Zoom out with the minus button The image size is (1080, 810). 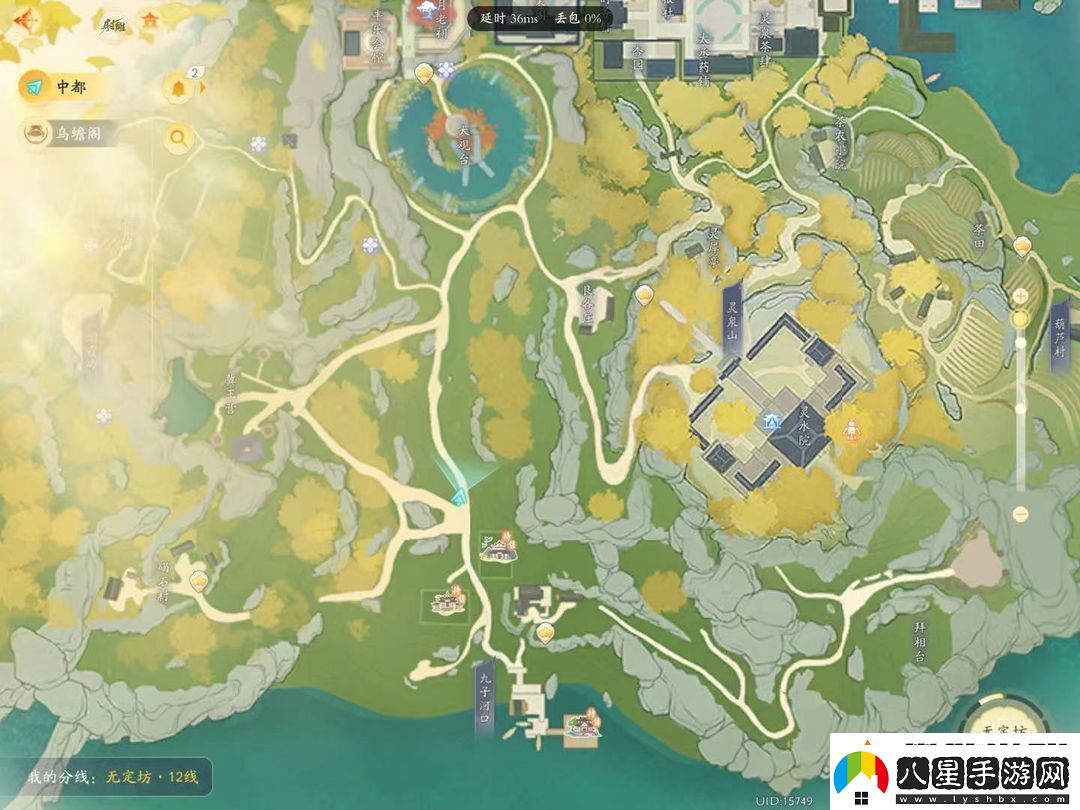[1020, 514]
